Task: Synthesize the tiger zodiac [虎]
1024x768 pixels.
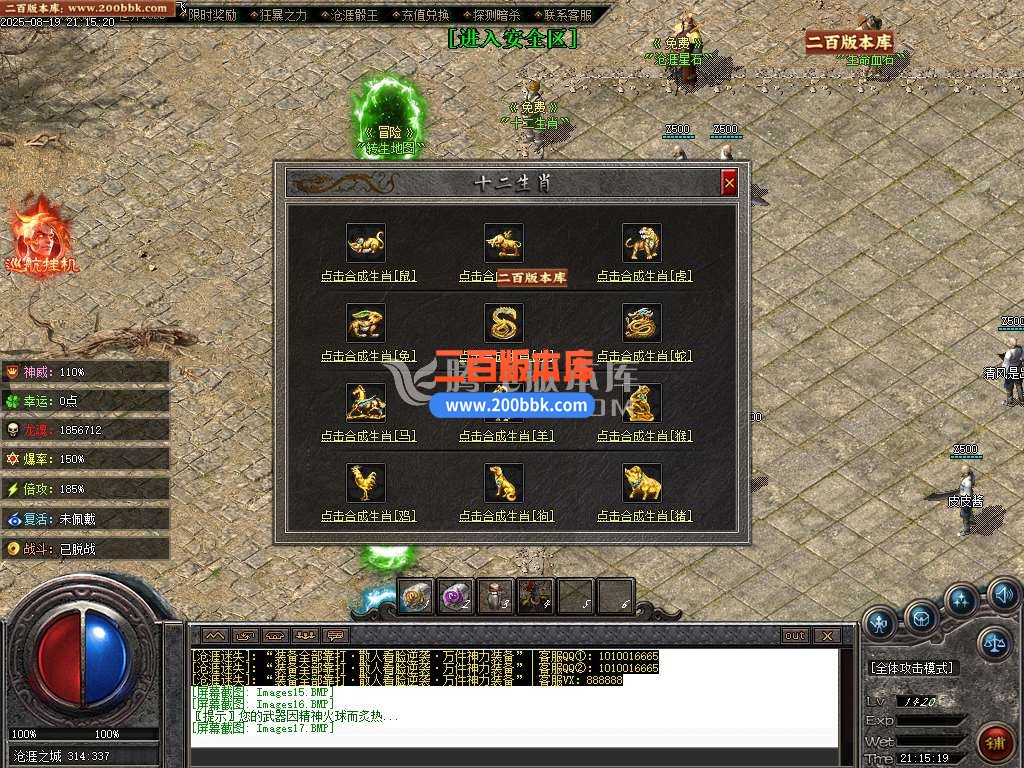Action: (x=644, y=276)
